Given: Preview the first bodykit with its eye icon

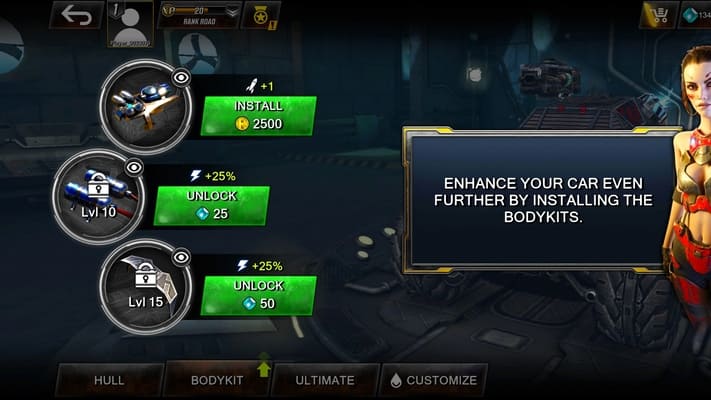Looking at the screenshot, I should (182, 77).
